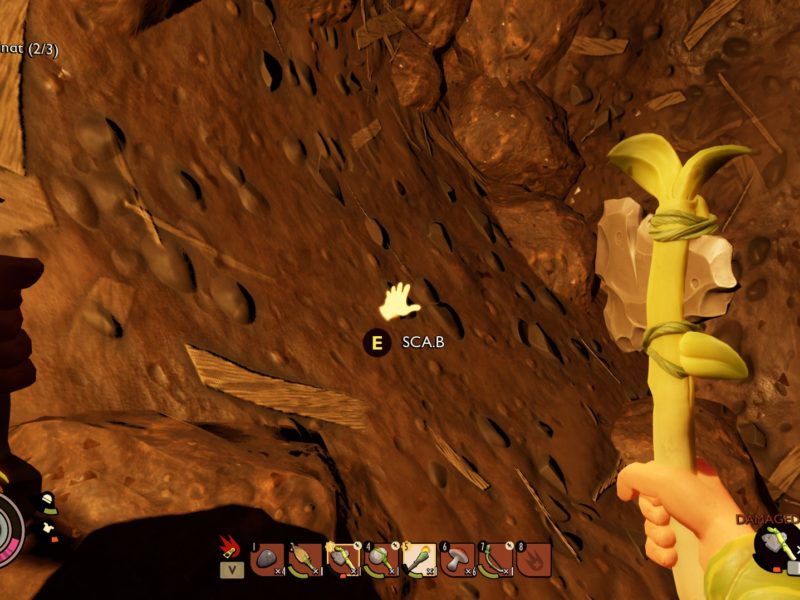Select the mushroom hotbar slot
Viewport: 800px width, 600px height.
[x=457, y=560]
